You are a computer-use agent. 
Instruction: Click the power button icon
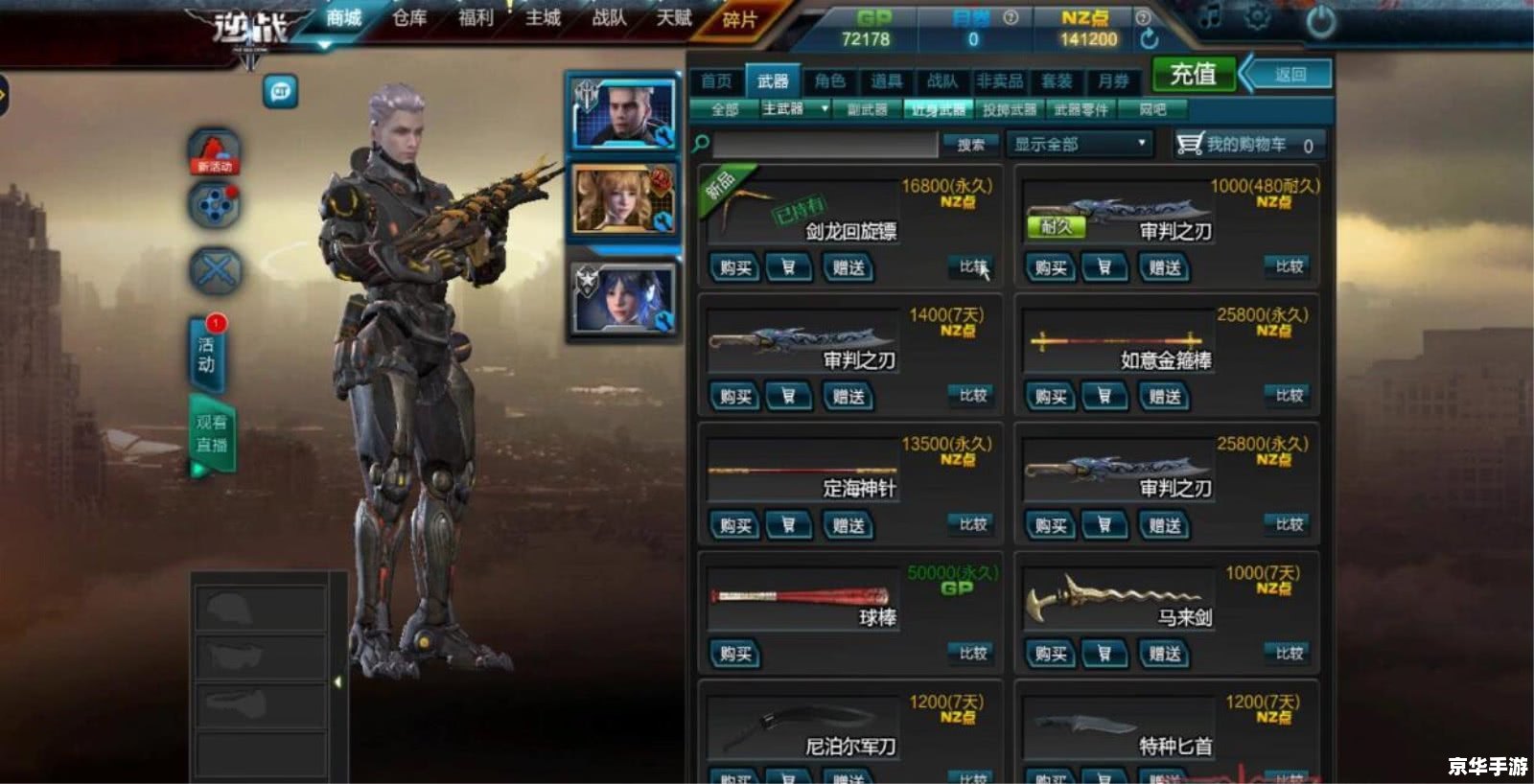[x=1321, y=21]
